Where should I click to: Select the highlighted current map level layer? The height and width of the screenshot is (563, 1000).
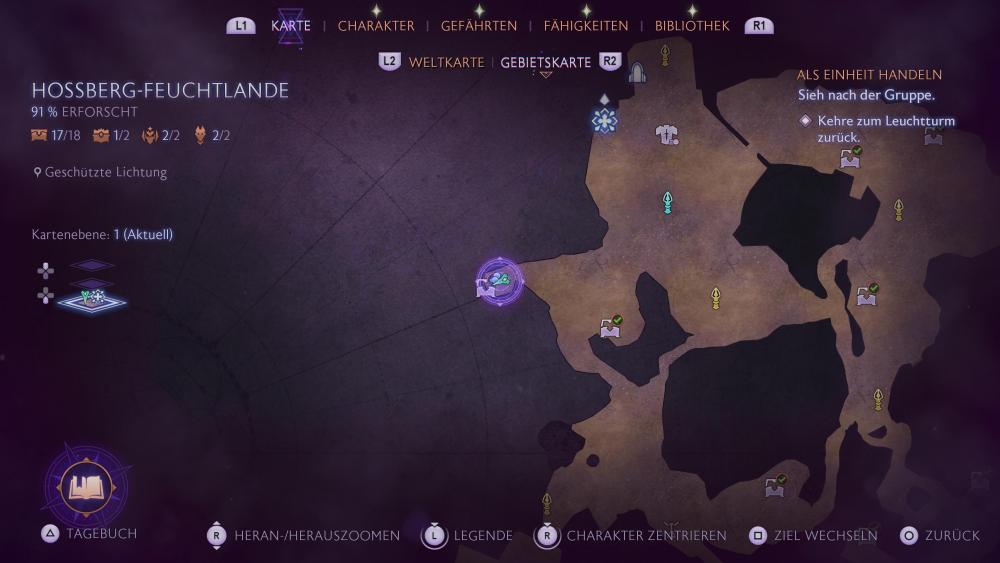pyautogui.click(x=91, y=298)
